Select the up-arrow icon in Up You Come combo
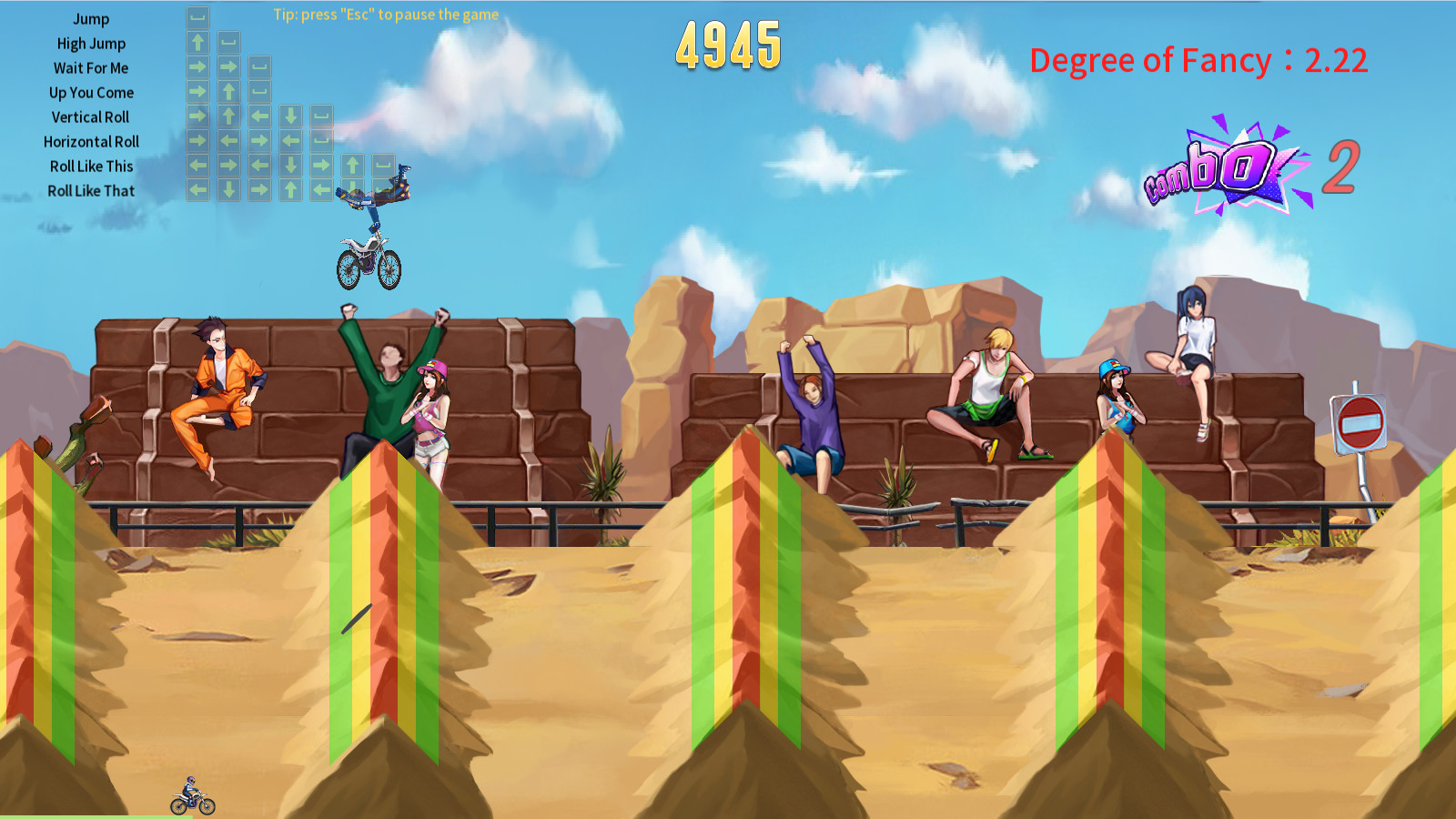The height and width of the screenshot is (819, 1456). pyautogui.click(x=228, y=90)
